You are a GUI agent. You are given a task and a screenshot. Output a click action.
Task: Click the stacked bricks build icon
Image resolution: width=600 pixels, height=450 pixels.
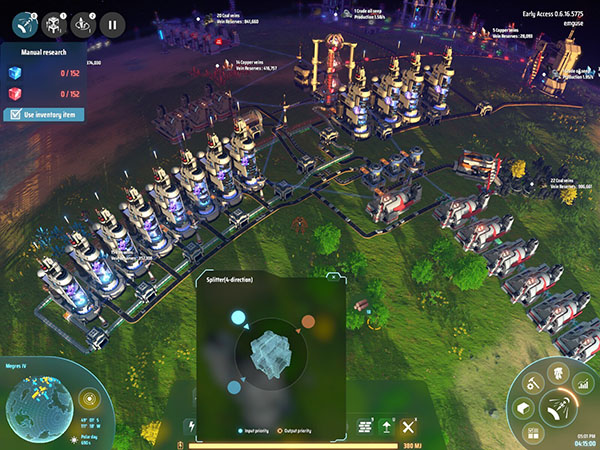click(x=365, y=427)
